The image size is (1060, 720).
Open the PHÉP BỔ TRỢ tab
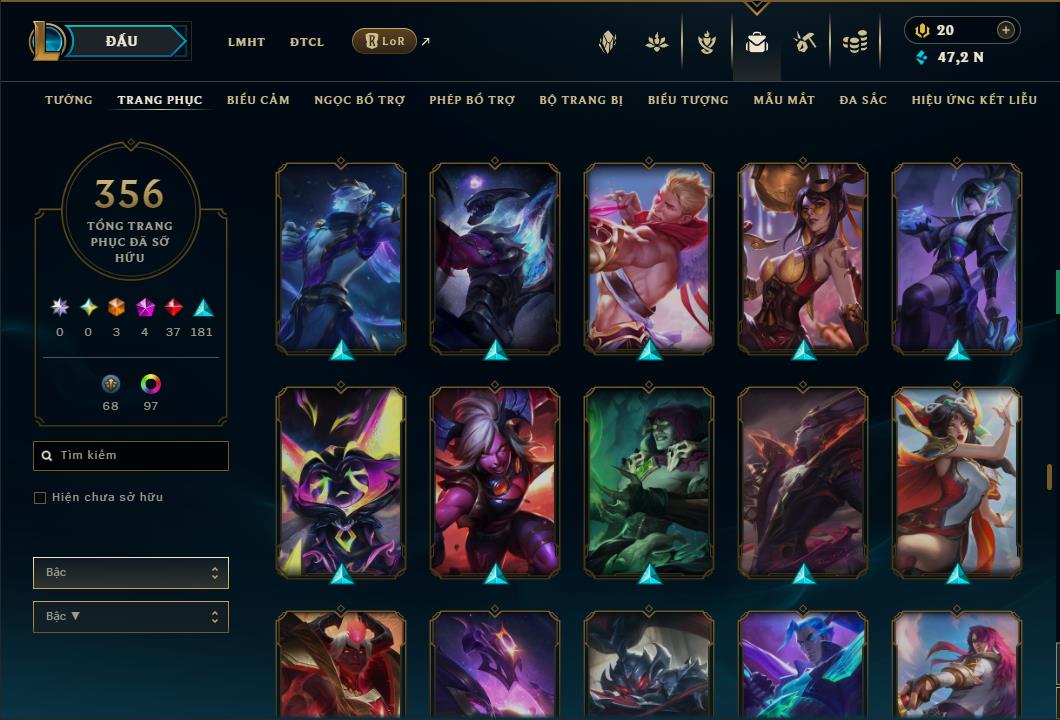pyautogui.click(x=472, y=100)
